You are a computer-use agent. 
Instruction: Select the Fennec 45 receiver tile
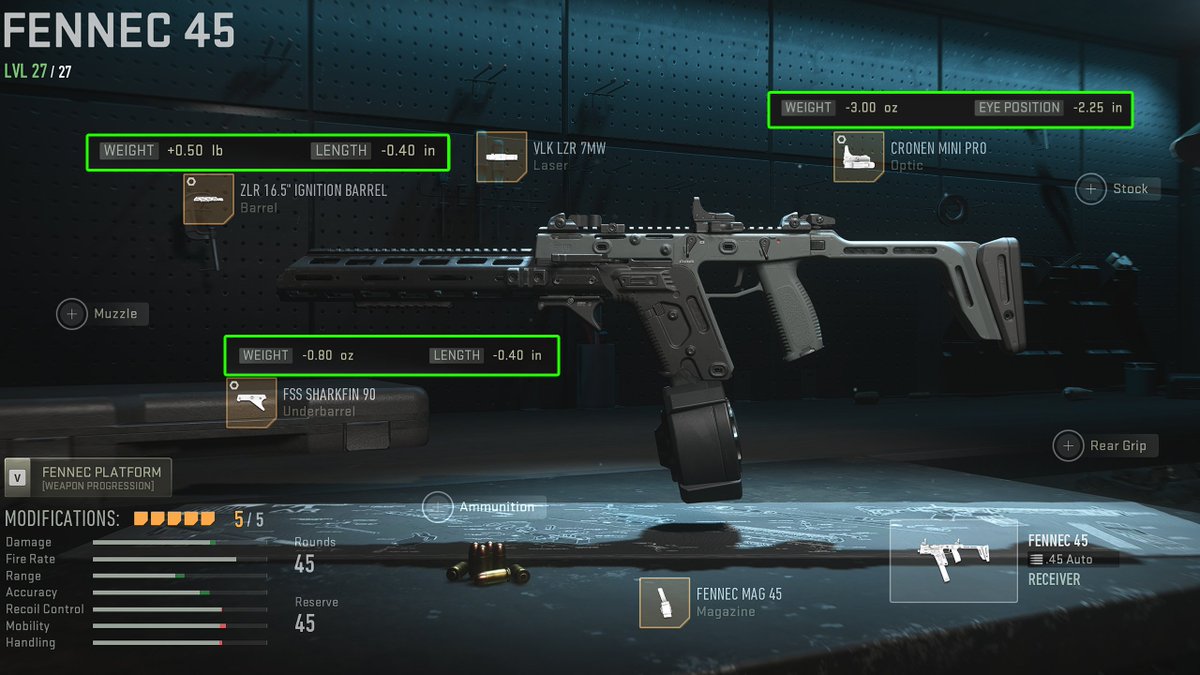[x=953, y=560]
